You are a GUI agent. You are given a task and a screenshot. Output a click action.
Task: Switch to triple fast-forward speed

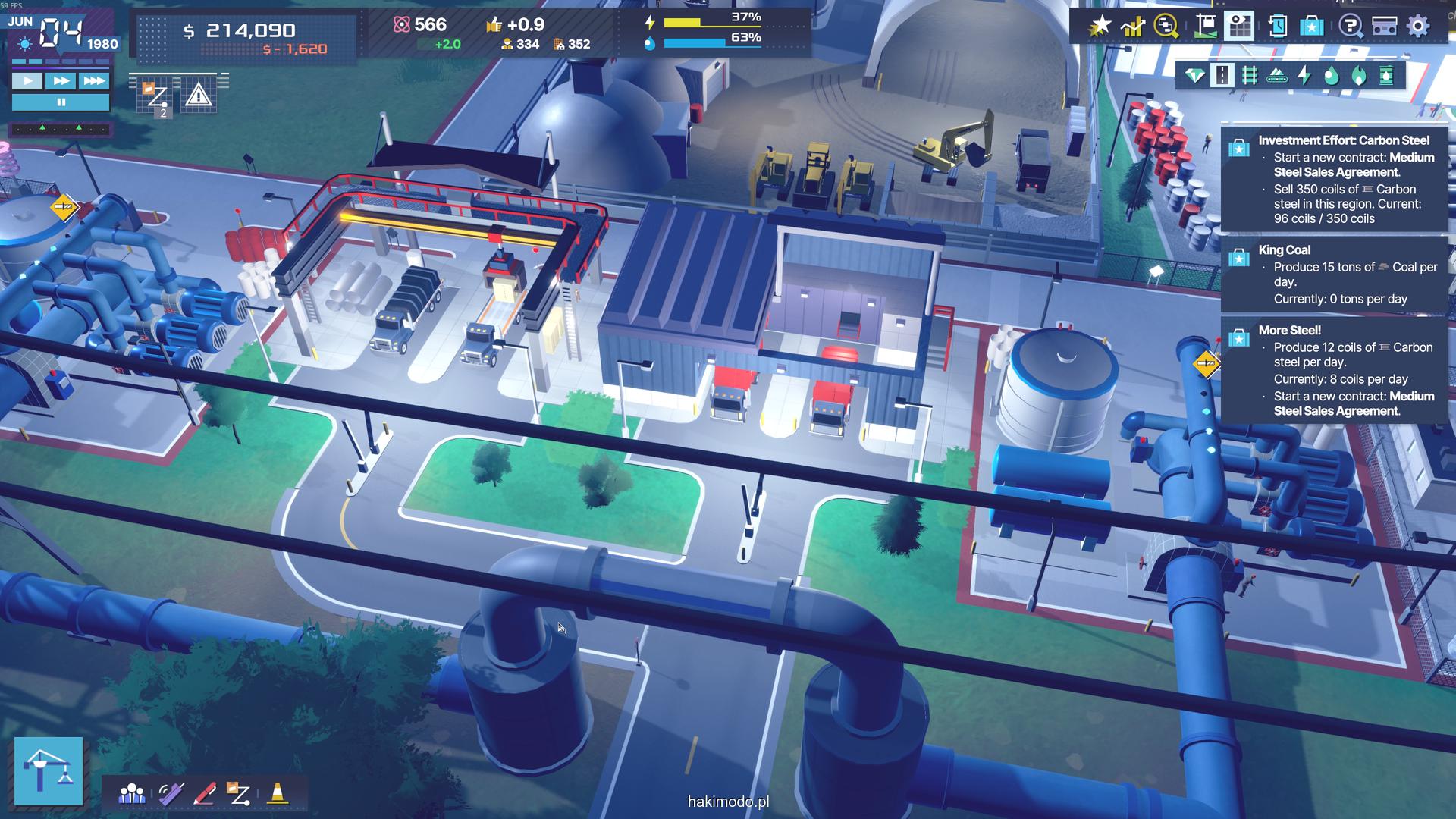click(94, 81)
